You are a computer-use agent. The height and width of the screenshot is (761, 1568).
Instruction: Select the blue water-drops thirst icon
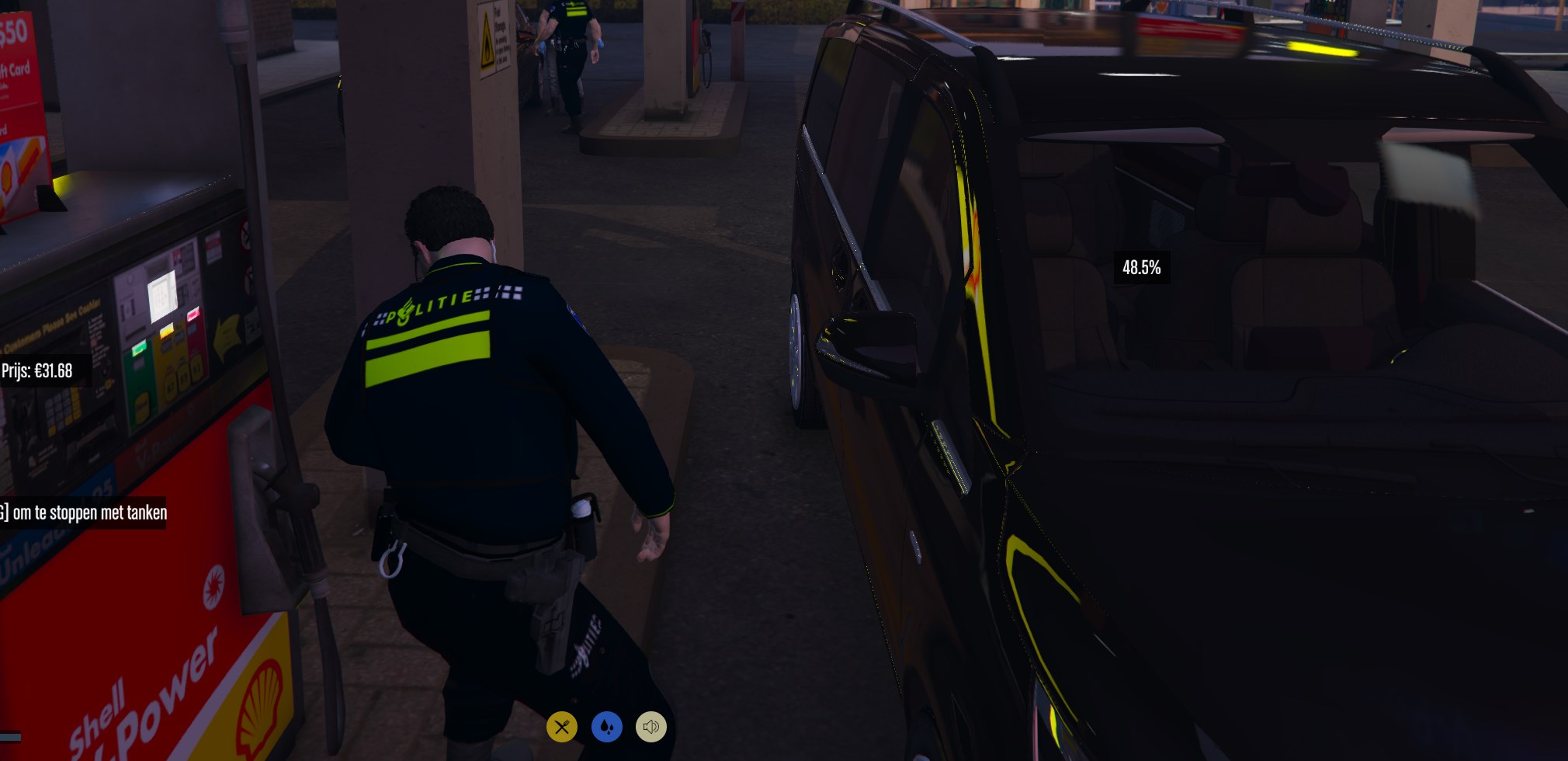pyautogui.click(x=607, y=727)
